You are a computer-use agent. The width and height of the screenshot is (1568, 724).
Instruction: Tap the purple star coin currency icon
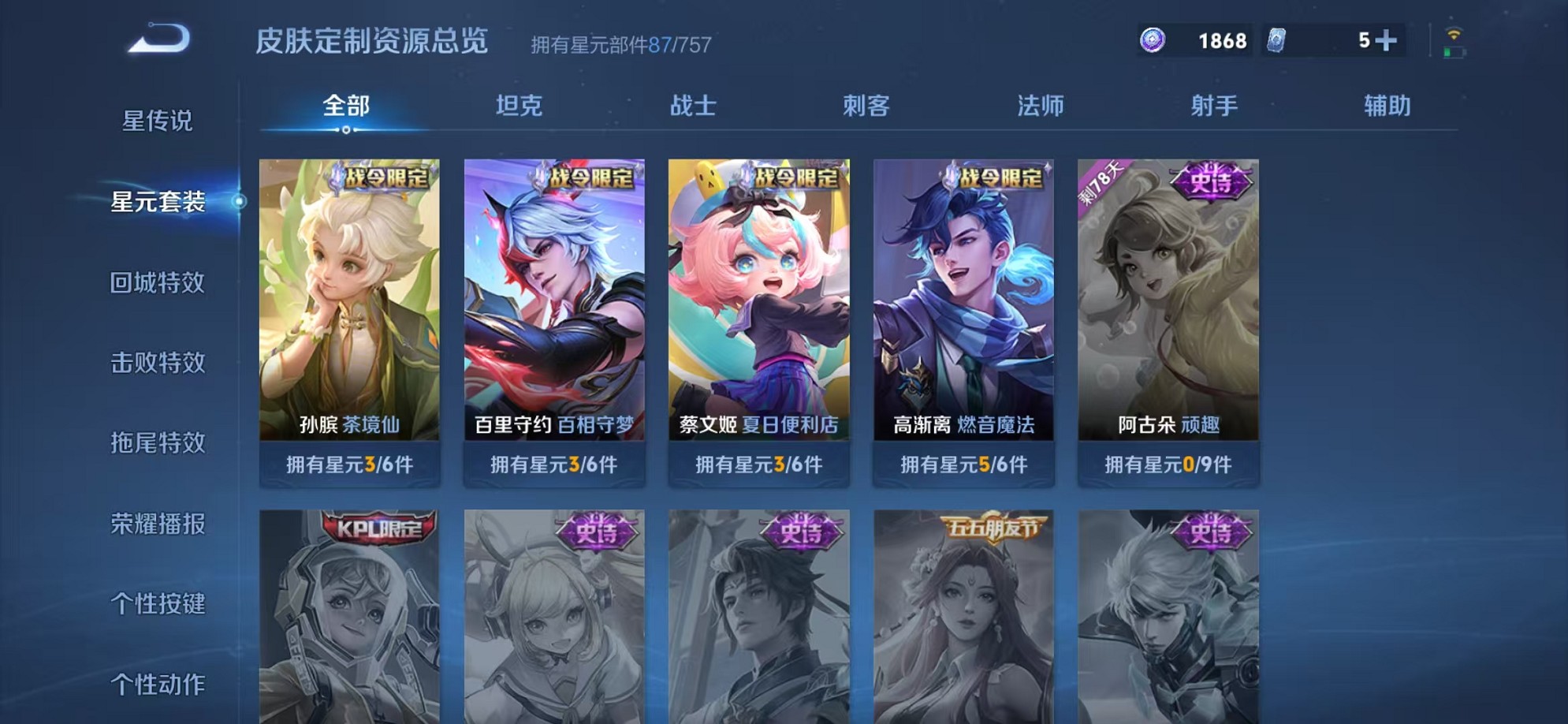tap(1154, 39)
